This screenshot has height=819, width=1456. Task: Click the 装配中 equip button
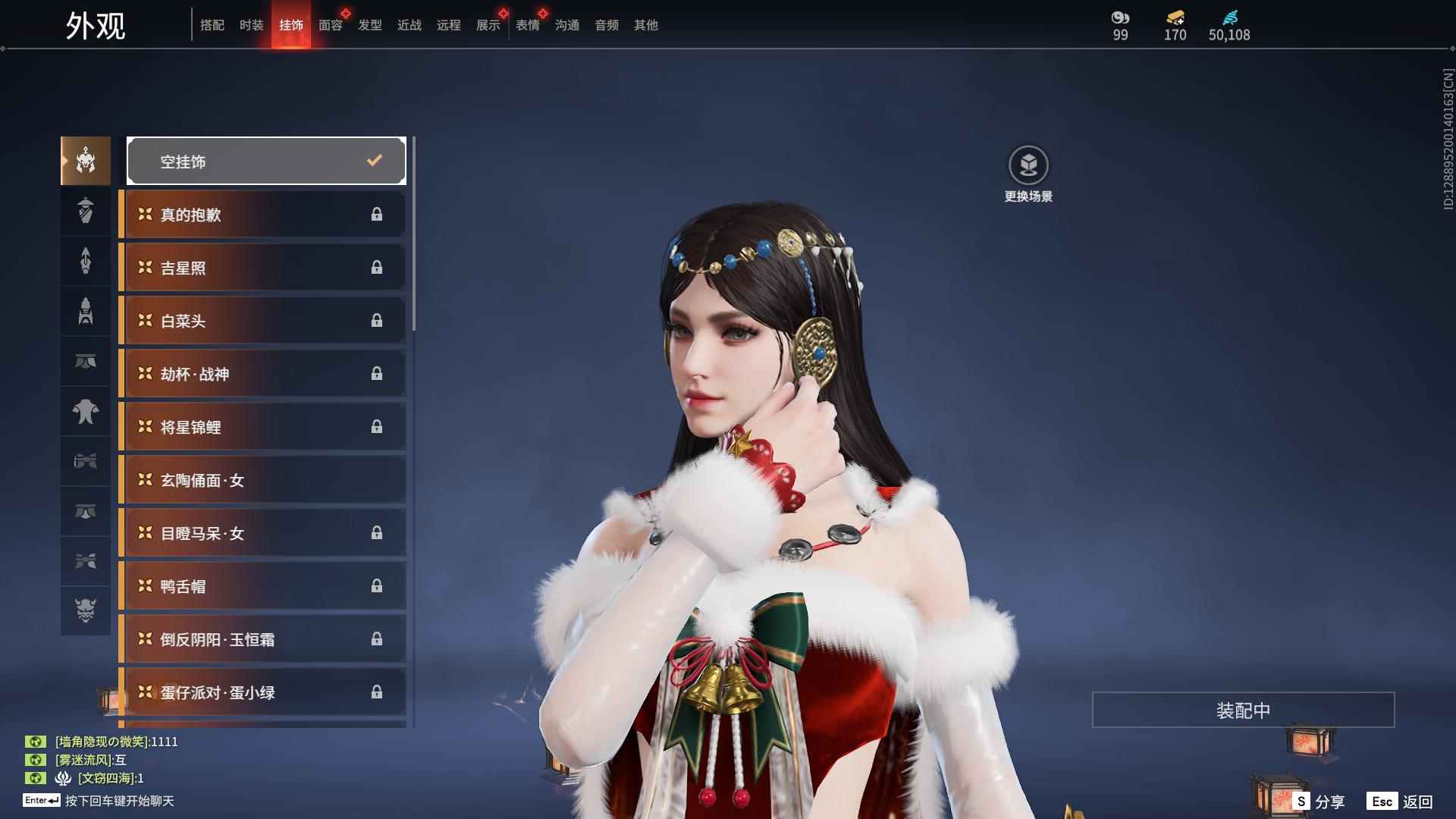pos(1243,710)
